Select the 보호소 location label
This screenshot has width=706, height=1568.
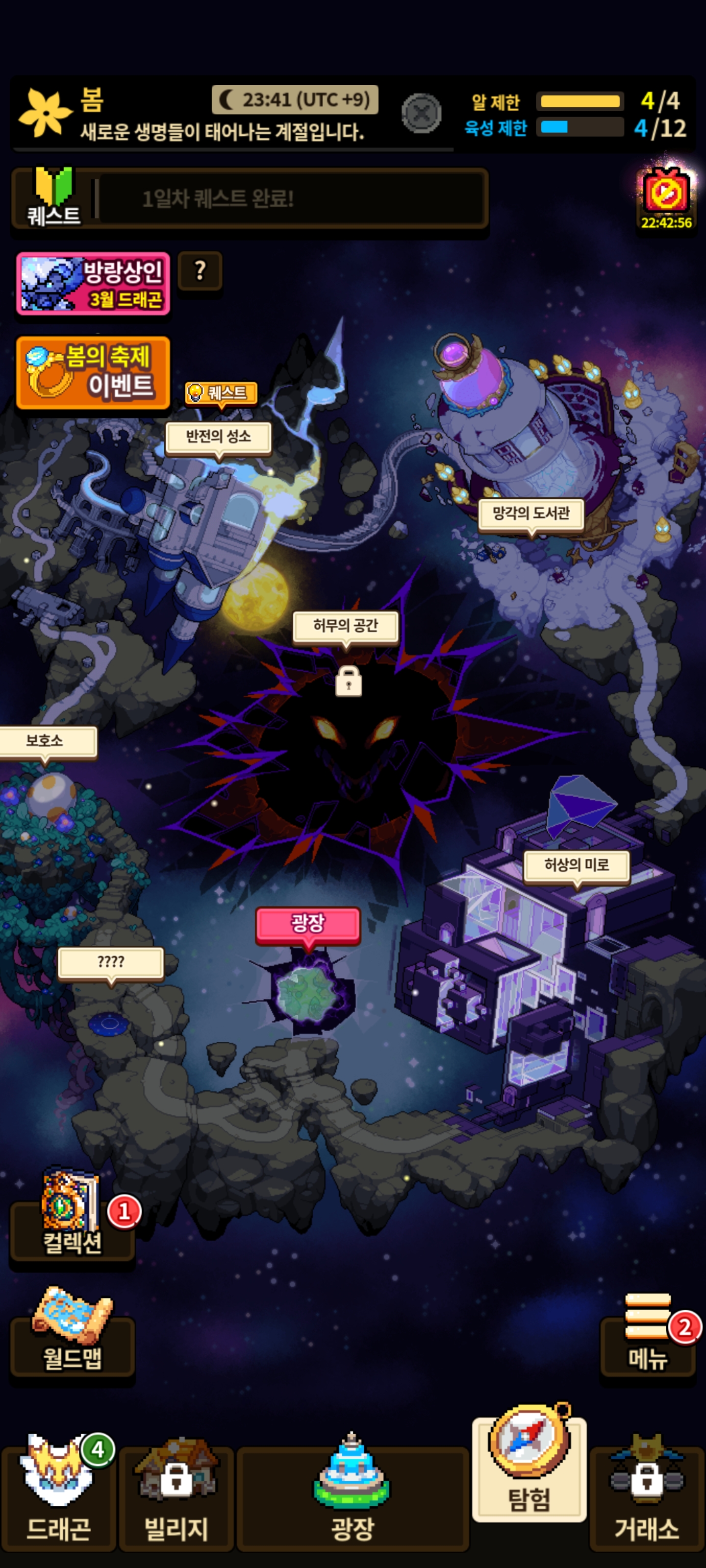[x=46, y=741]
